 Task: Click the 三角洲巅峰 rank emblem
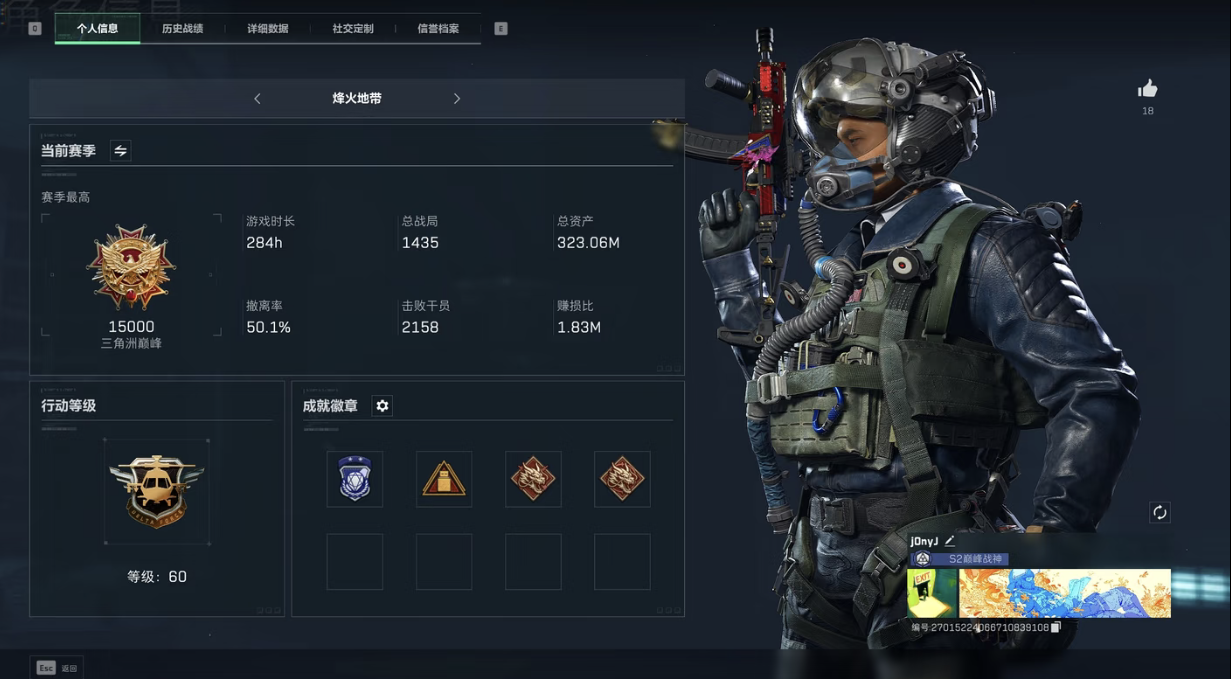click(x=131, y=267)
